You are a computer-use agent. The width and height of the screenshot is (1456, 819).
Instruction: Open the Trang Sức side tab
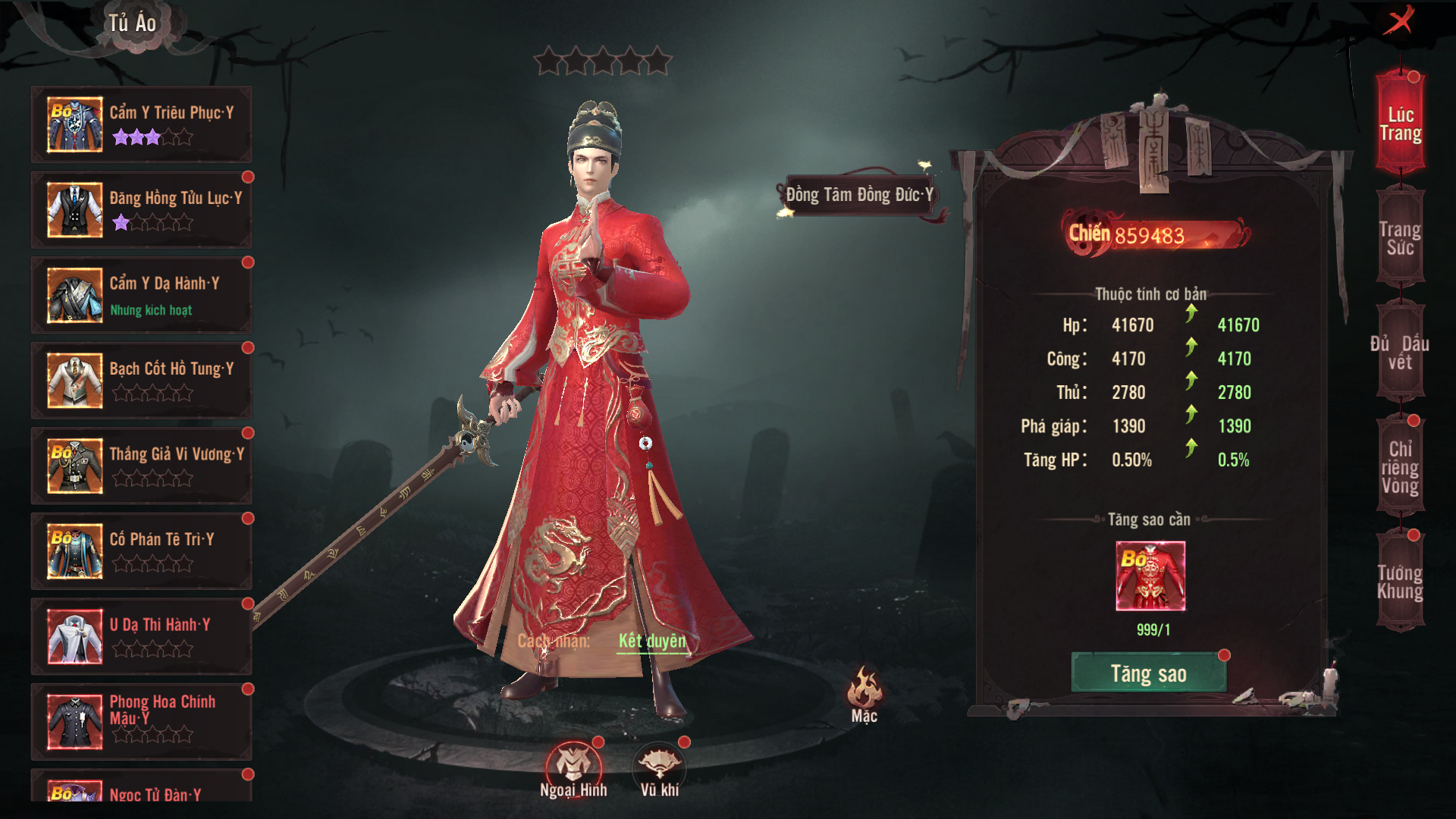[x=1400, y=238]
